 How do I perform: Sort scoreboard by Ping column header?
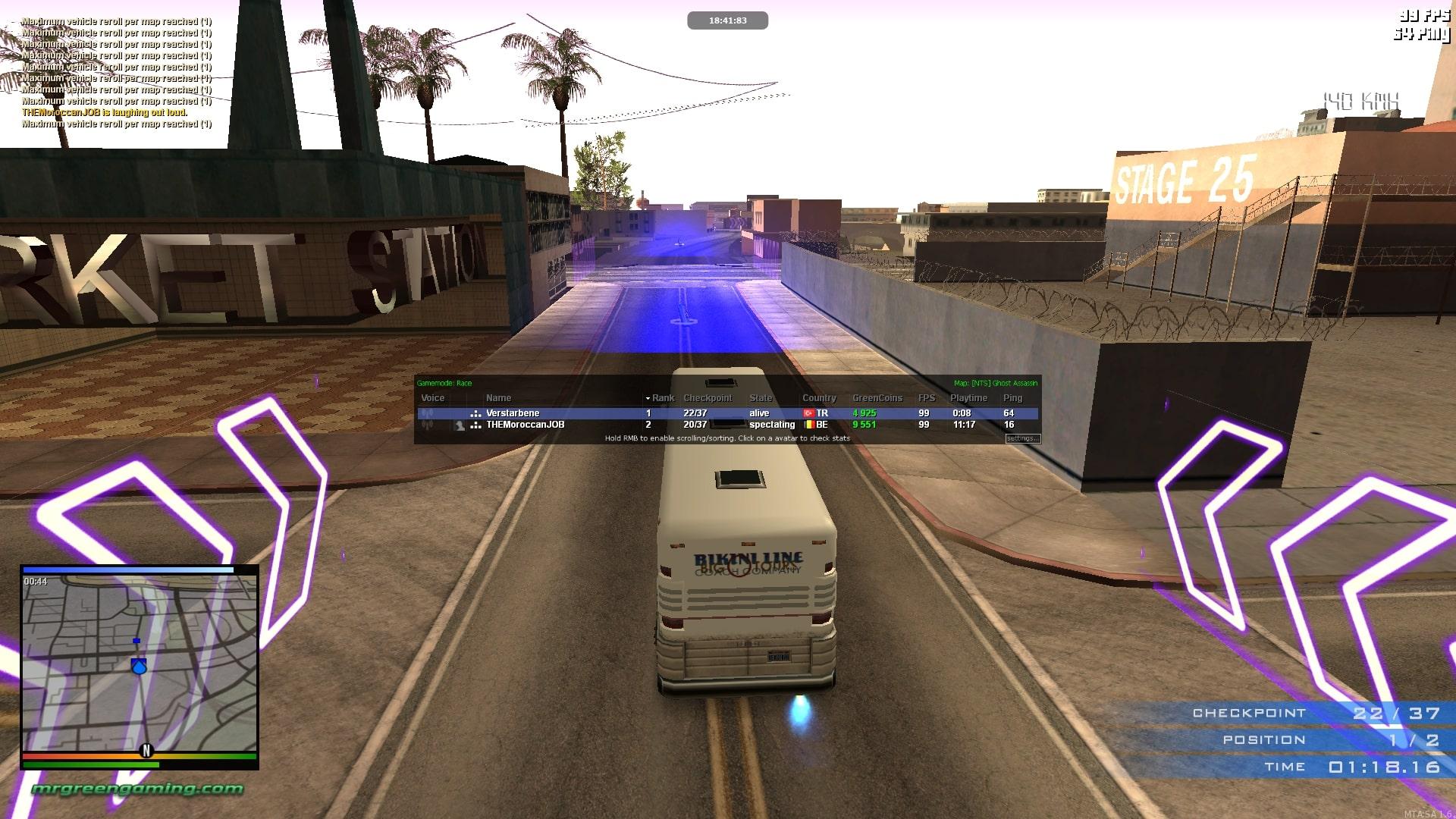(1012, 398)
